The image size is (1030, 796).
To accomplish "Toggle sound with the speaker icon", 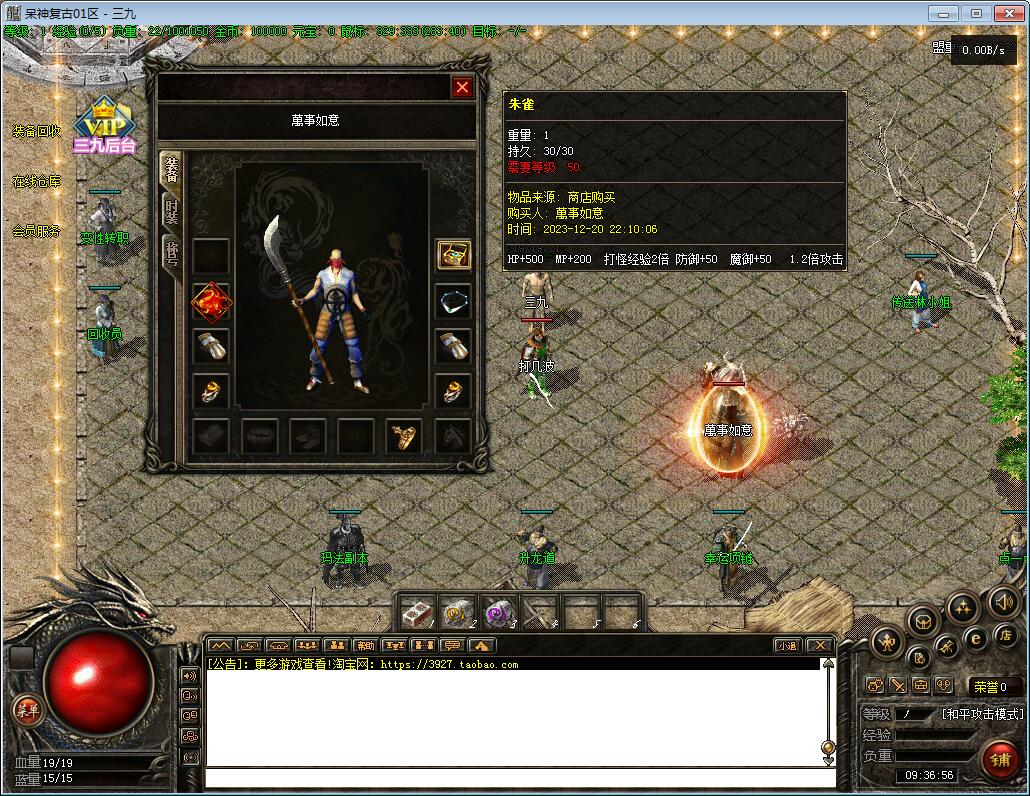I will point(1003,601).
